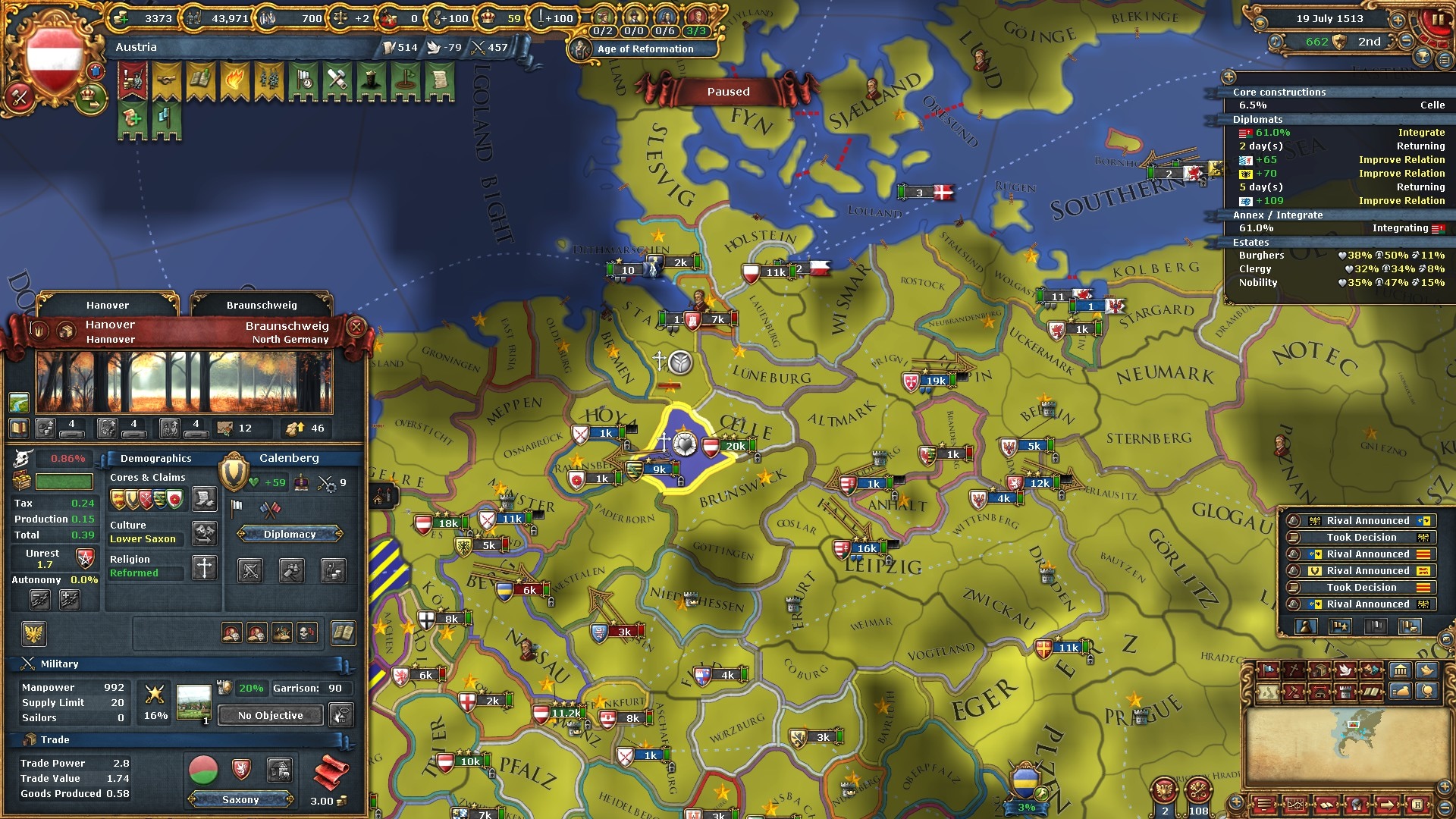Switch to the Braunschweig area tab

[262, 306]
